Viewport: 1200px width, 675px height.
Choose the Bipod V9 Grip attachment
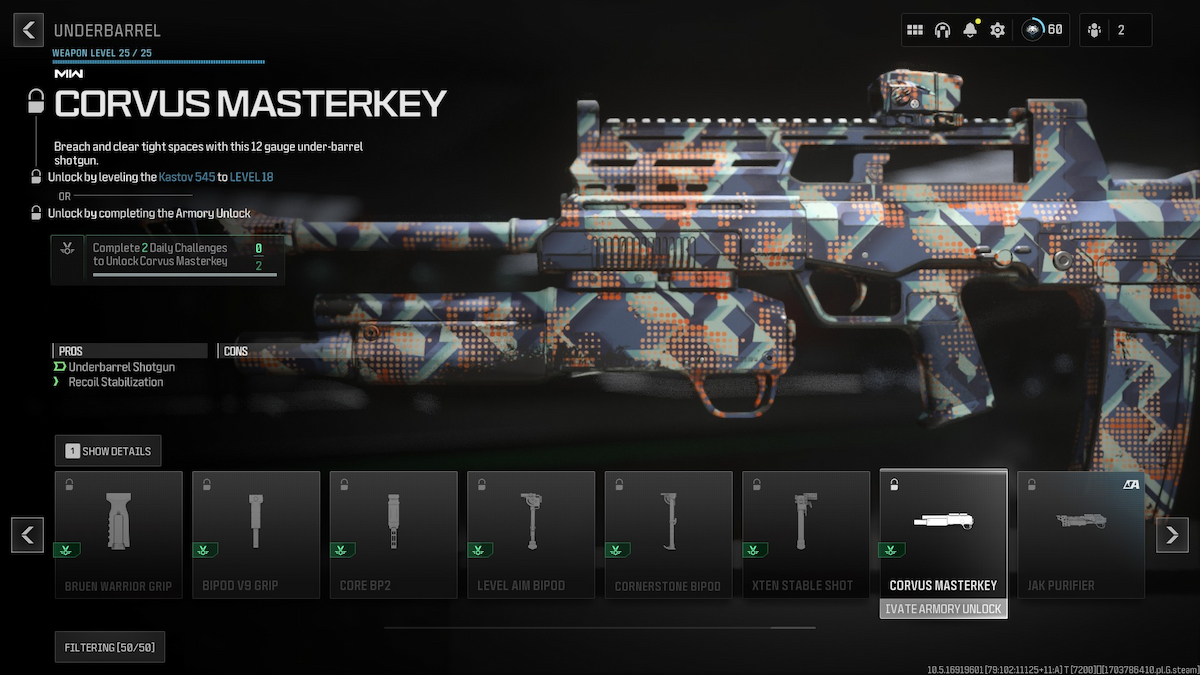click(256, 535)
